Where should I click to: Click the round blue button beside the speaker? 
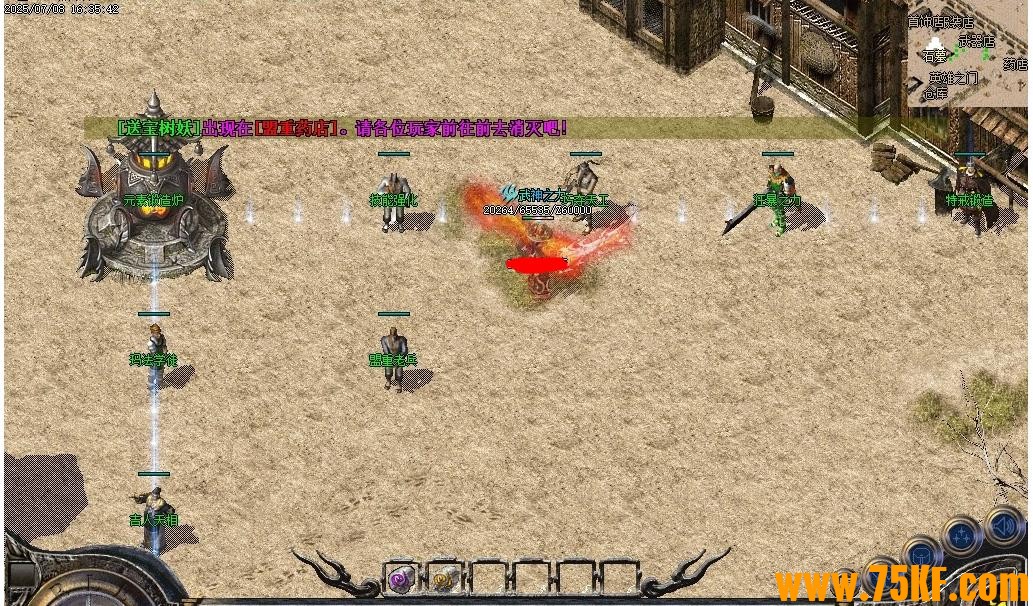pos(960,537)
